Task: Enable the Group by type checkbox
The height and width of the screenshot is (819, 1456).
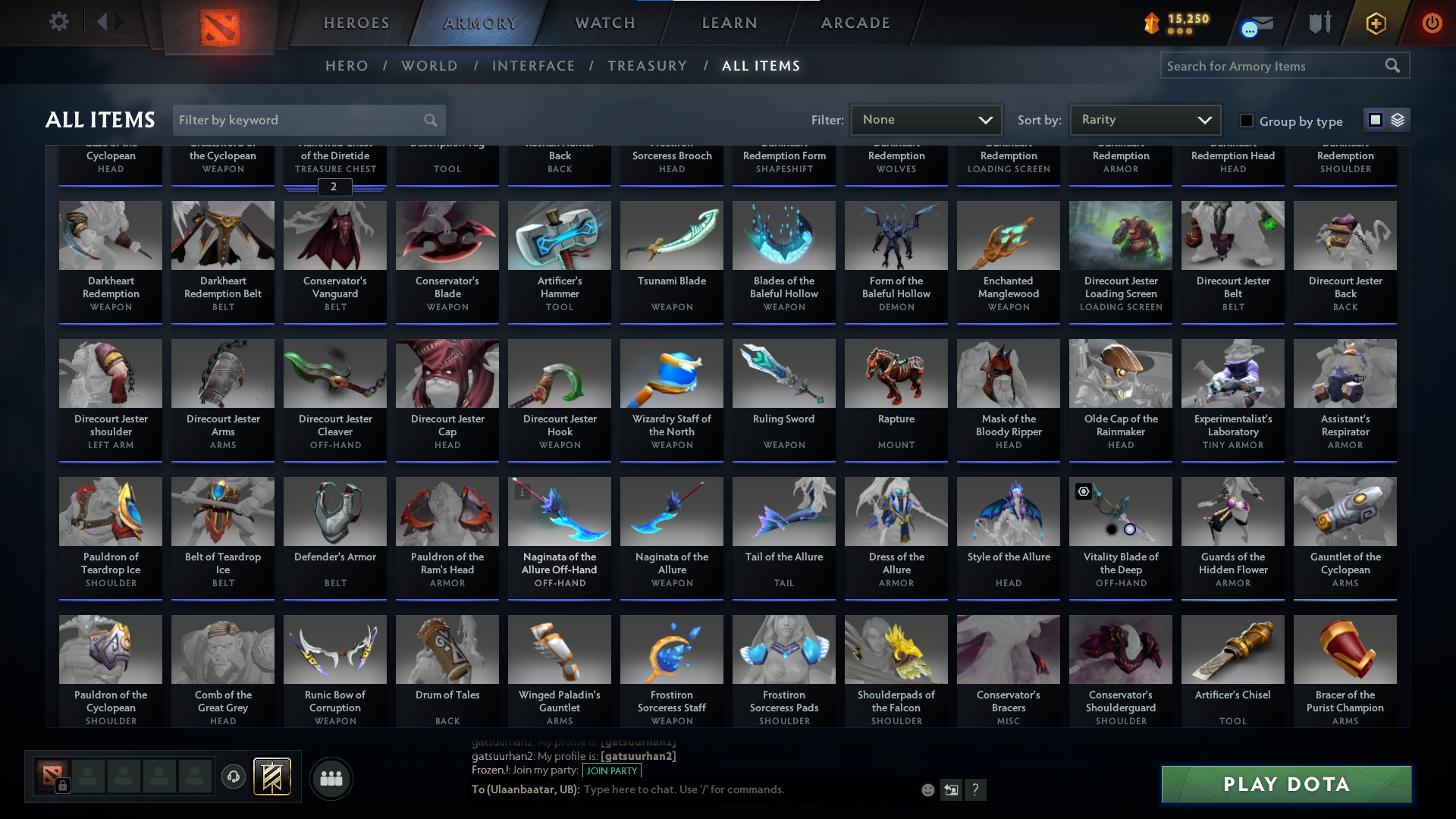Action: coord(1246,120)
